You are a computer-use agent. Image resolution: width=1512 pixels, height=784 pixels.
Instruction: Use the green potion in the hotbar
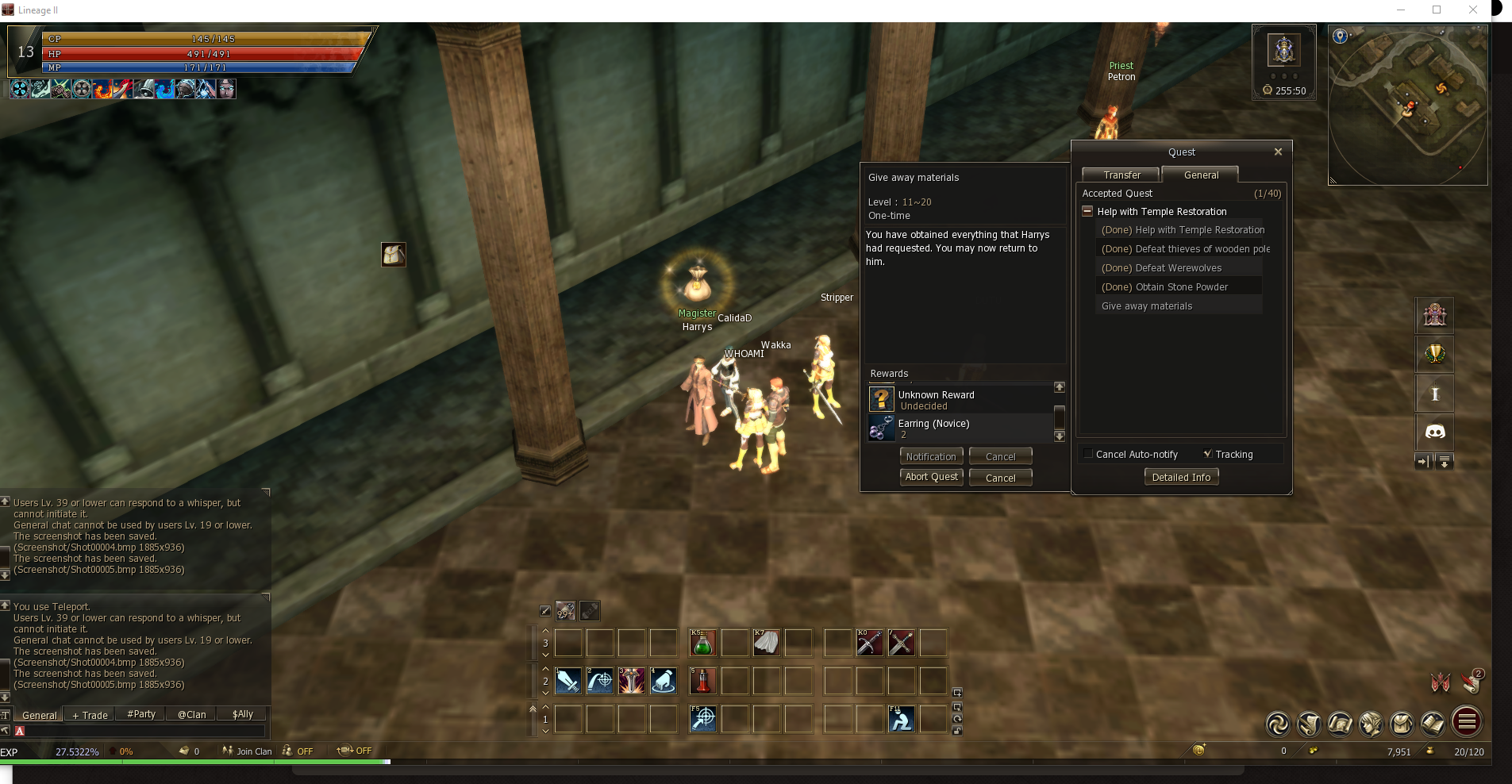(702, 643)
